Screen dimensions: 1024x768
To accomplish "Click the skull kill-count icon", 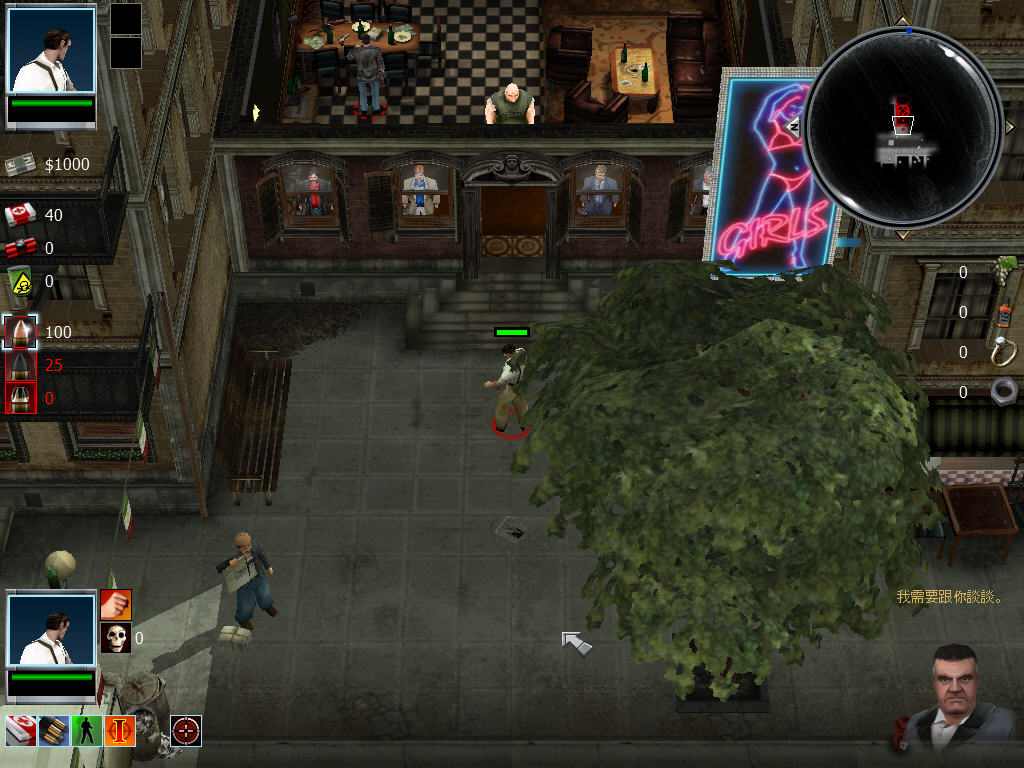I will click(116, 637).
